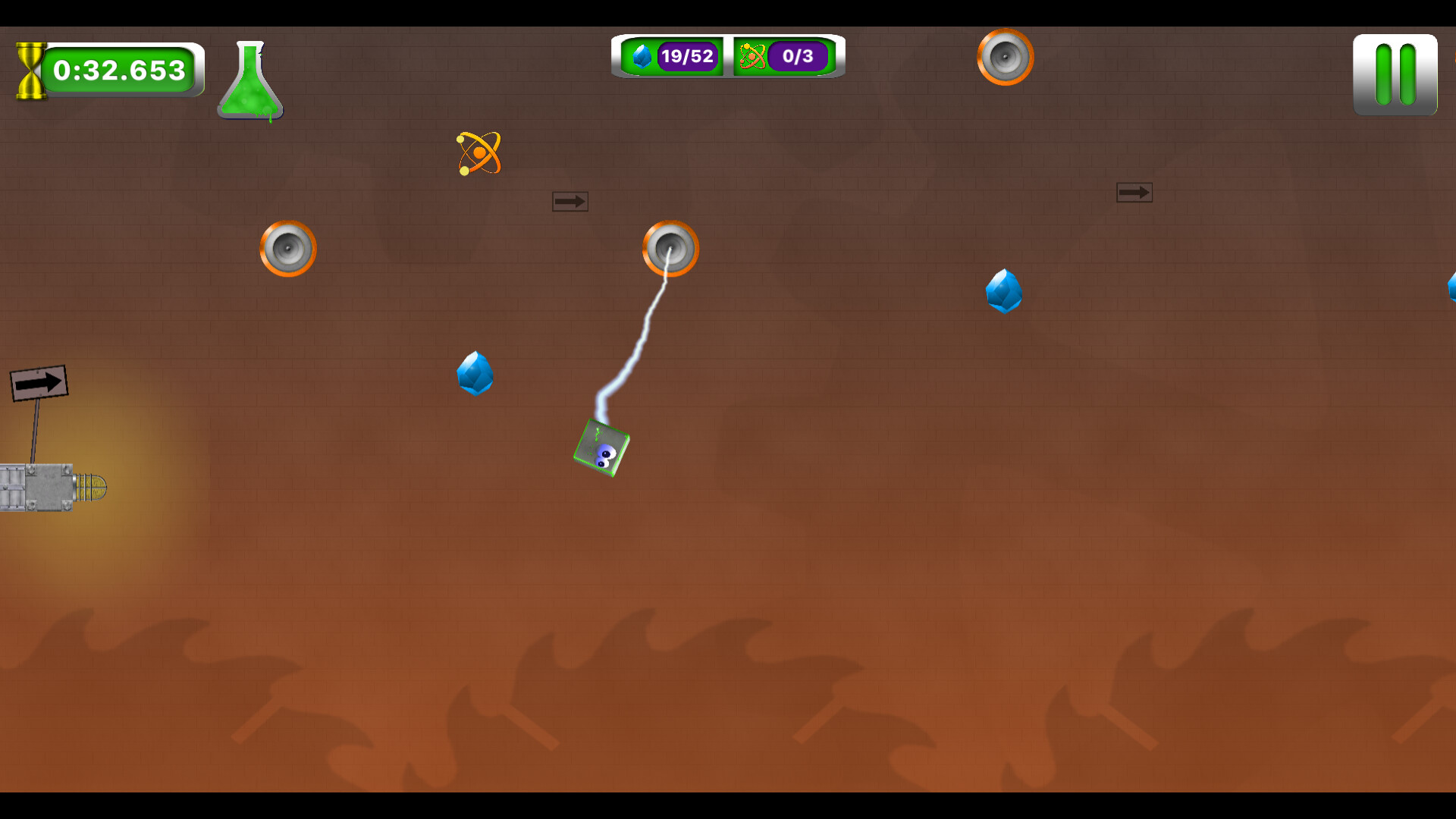The height and width of the screenshot is (819, 1456).
Task: Click the arrow sign on the left wall
Action: coord(38,381)
